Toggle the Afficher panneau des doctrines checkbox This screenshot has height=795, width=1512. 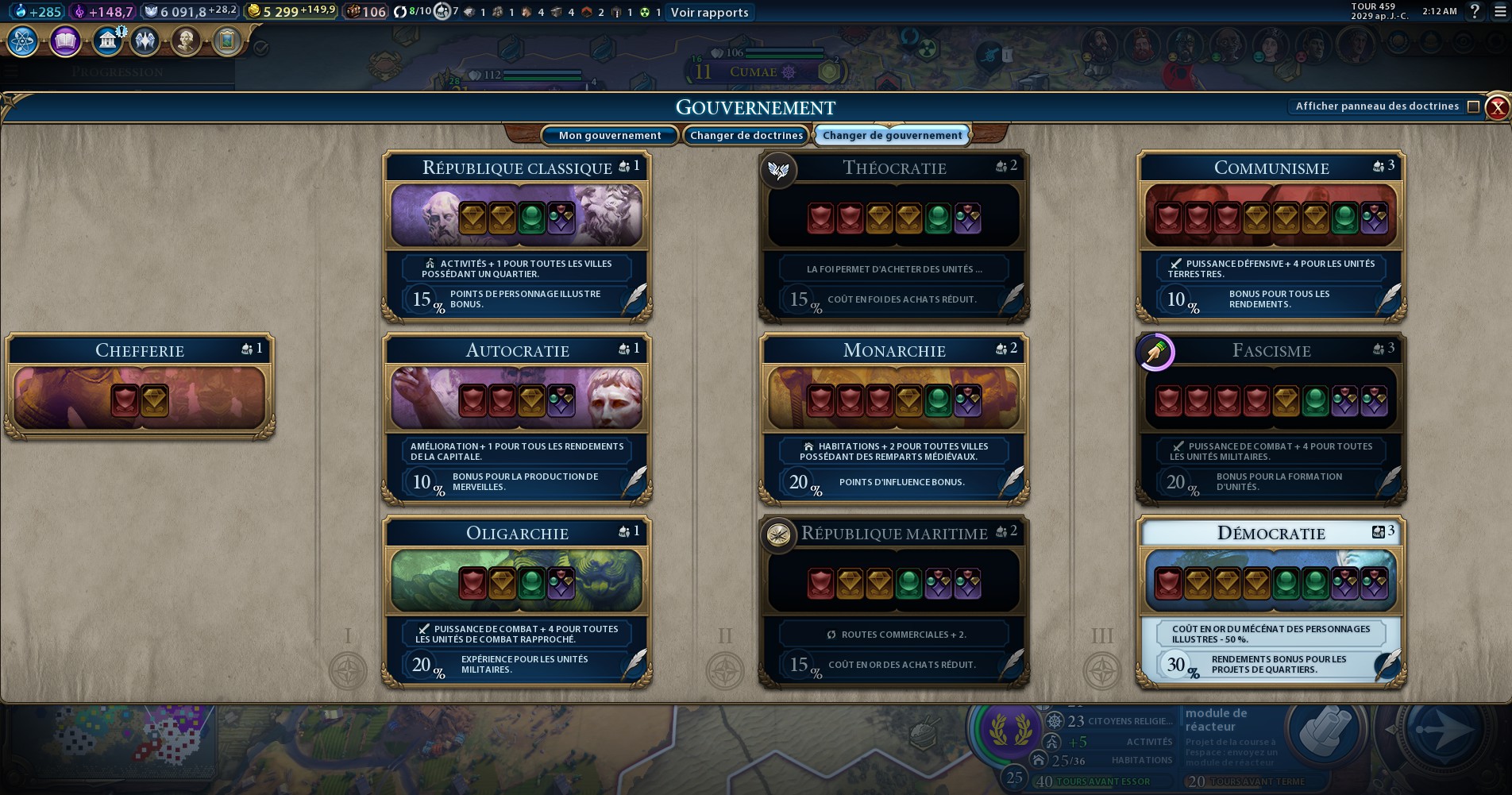pyautogui.click(x=1473, y=106)
